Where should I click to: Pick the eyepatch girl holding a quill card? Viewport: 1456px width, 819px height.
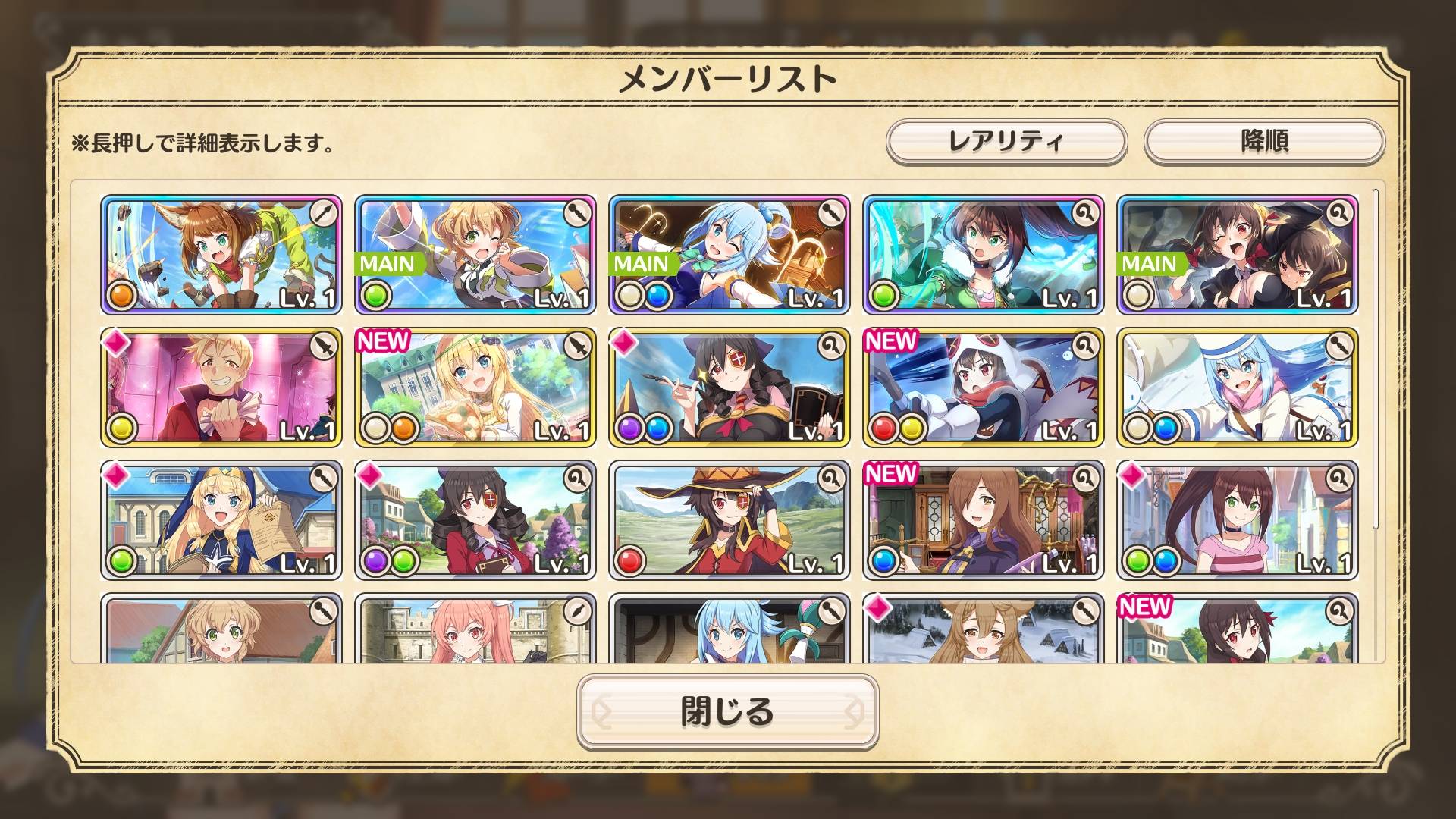pos(729,387)
